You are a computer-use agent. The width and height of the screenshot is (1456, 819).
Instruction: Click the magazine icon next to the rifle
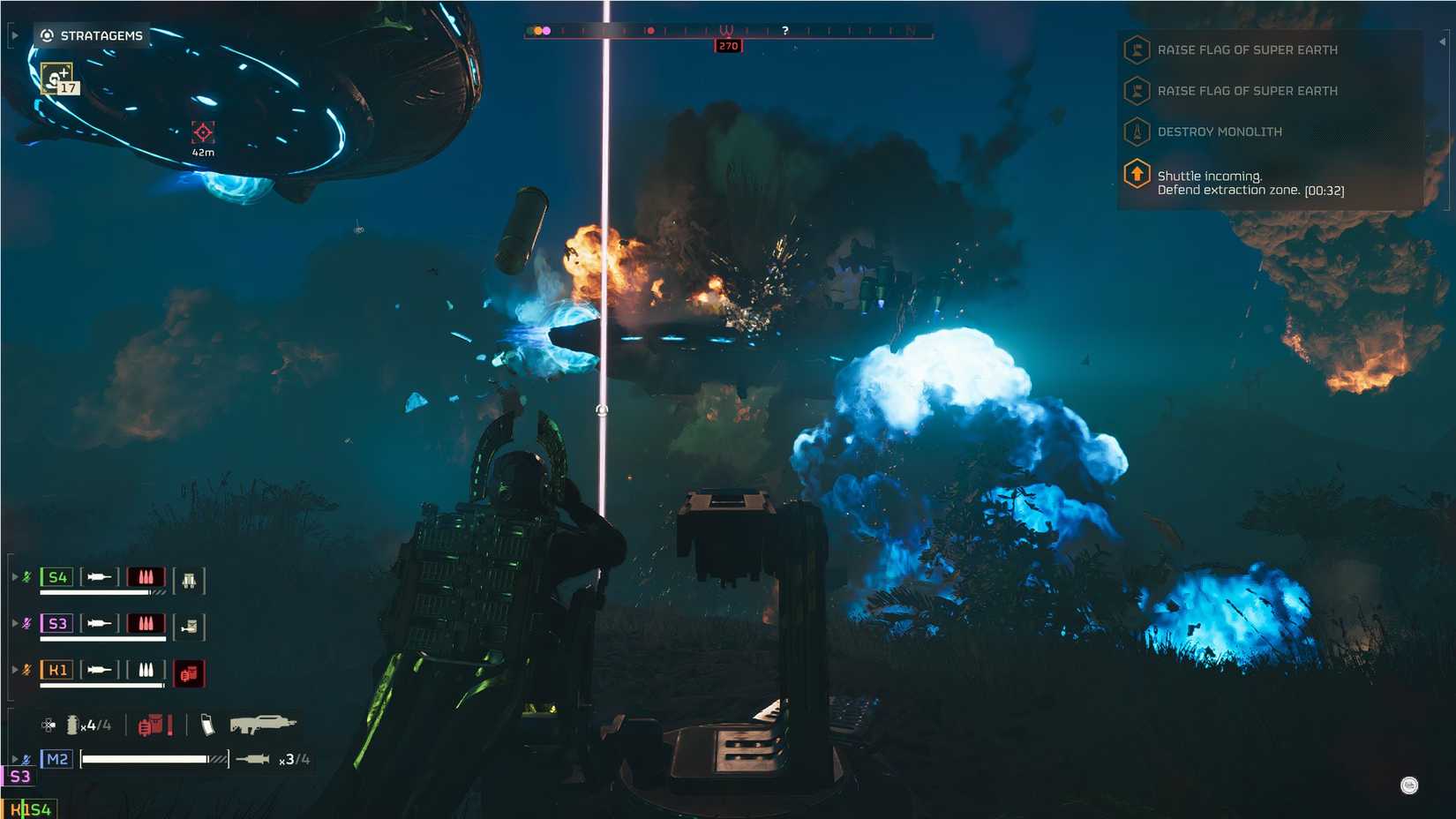pyautogui.click(x=208, y=725)
